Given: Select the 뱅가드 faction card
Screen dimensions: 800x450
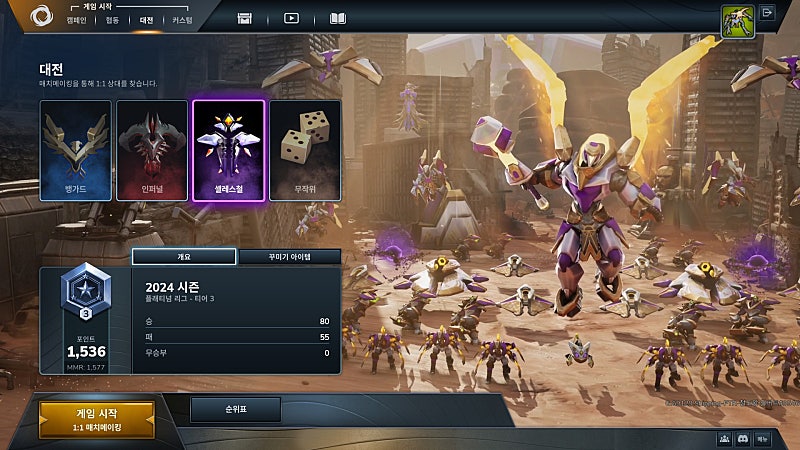Looking at the screenshot, I should click(76, 150).
